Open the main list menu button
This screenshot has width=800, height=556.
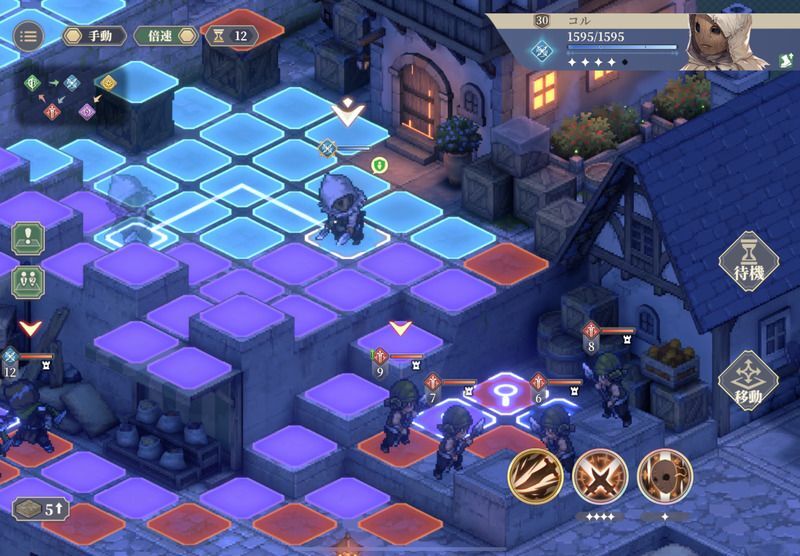[28, 35]
